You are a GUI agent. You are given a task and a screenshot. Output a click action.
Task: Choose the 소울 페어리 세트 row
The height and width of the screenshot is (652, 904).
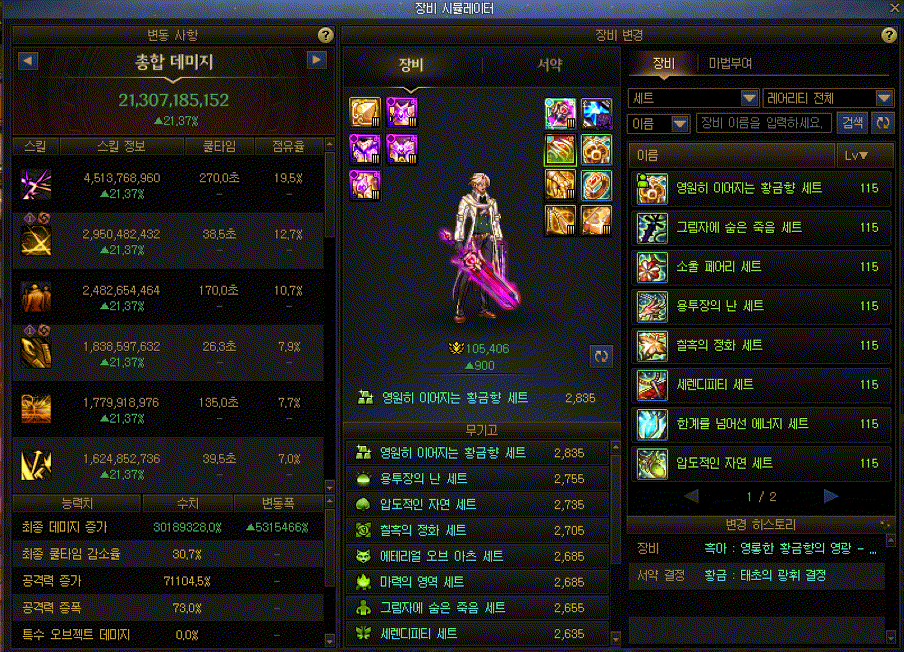tap(762, 267)
